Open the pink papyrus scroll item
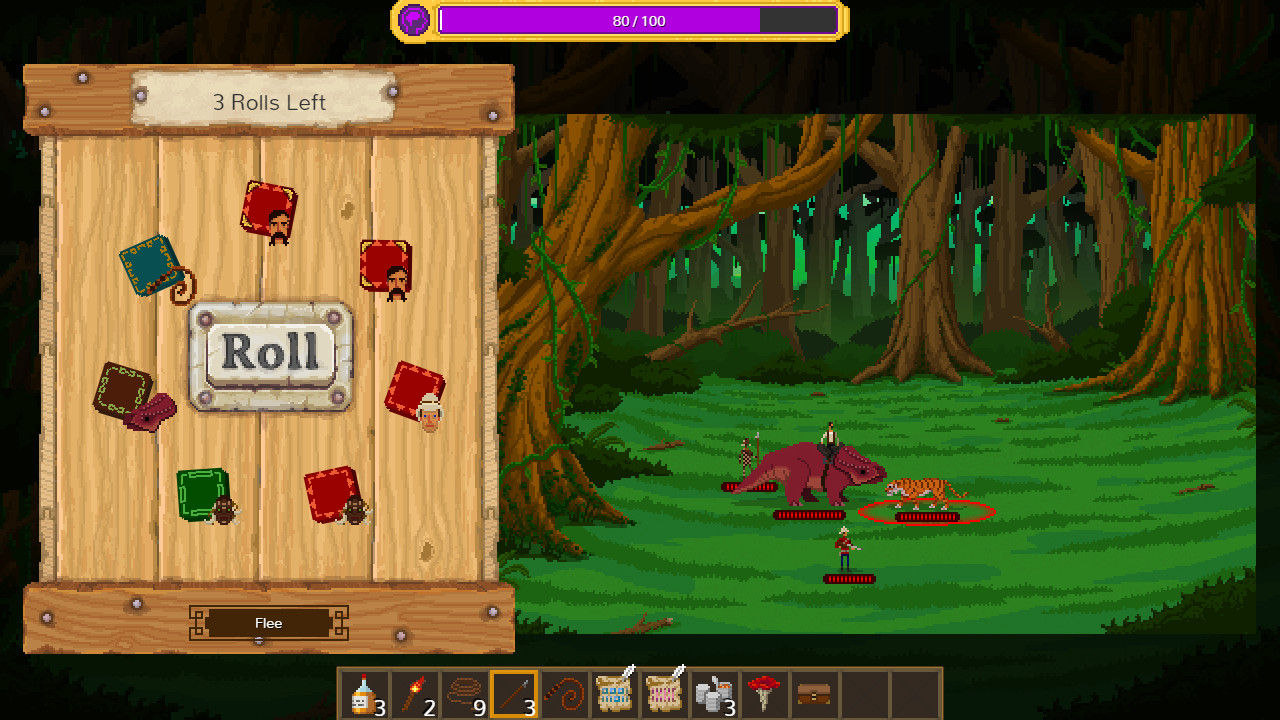 tap(665, 693)
